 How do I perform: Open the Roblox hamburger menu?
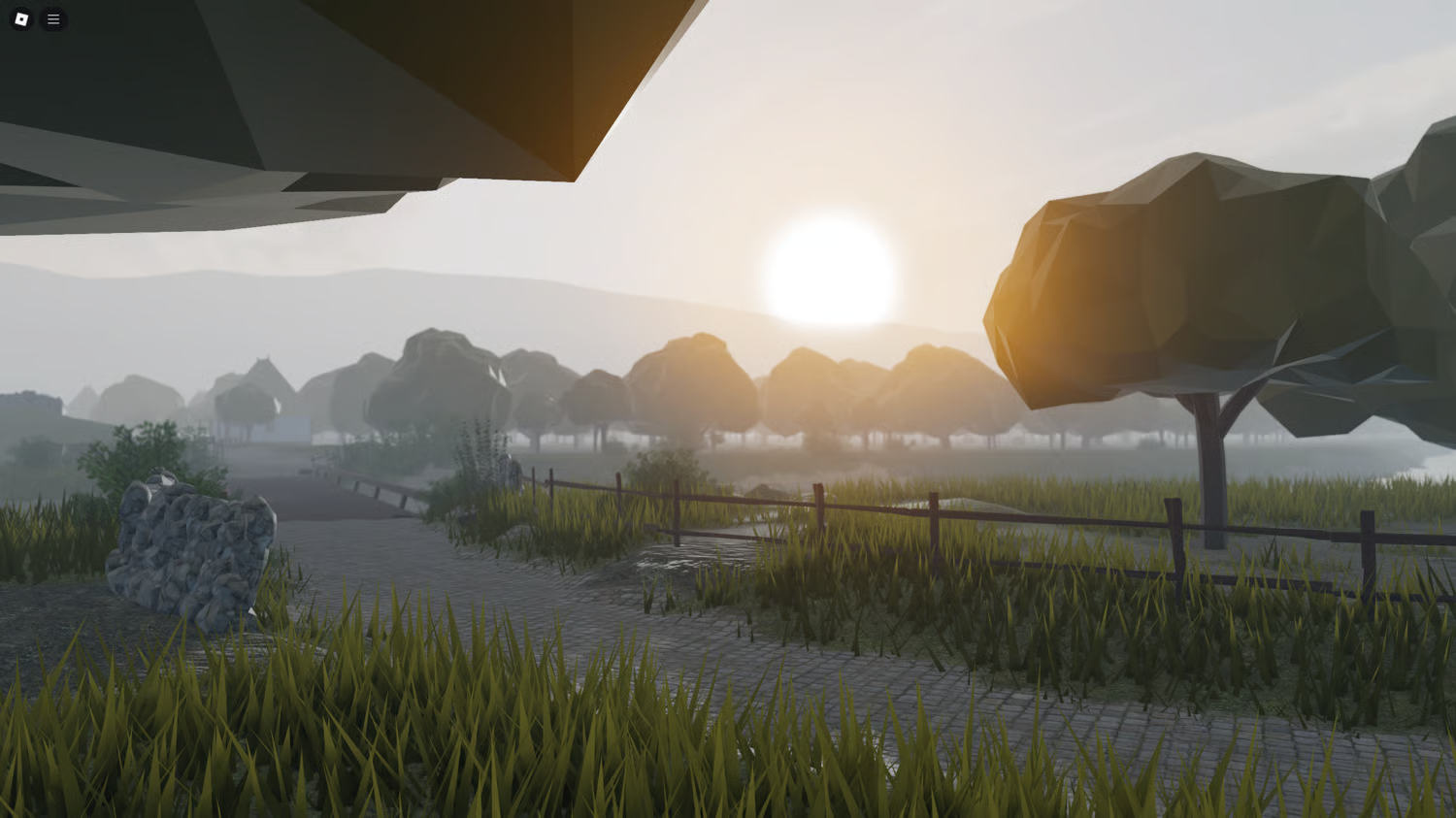pos(53,19)
